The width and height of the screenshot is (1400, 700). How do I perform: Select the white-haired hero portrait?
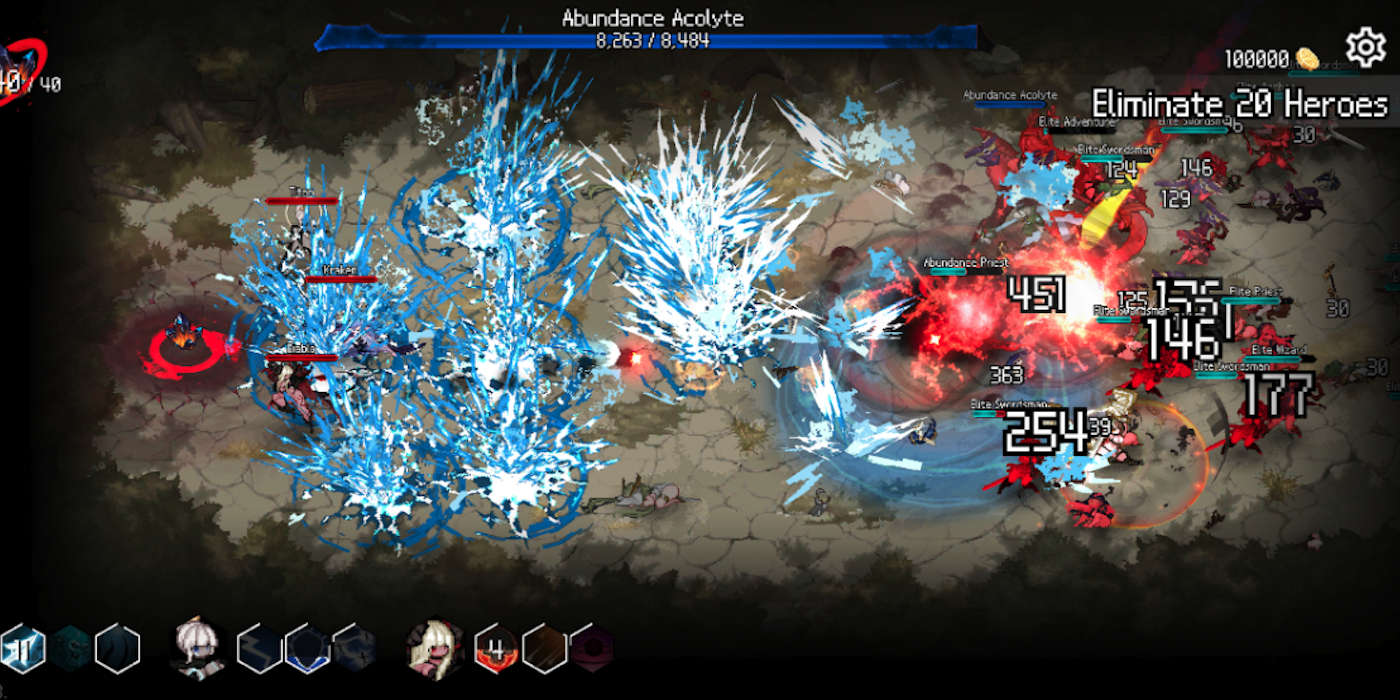pos(197,646)
